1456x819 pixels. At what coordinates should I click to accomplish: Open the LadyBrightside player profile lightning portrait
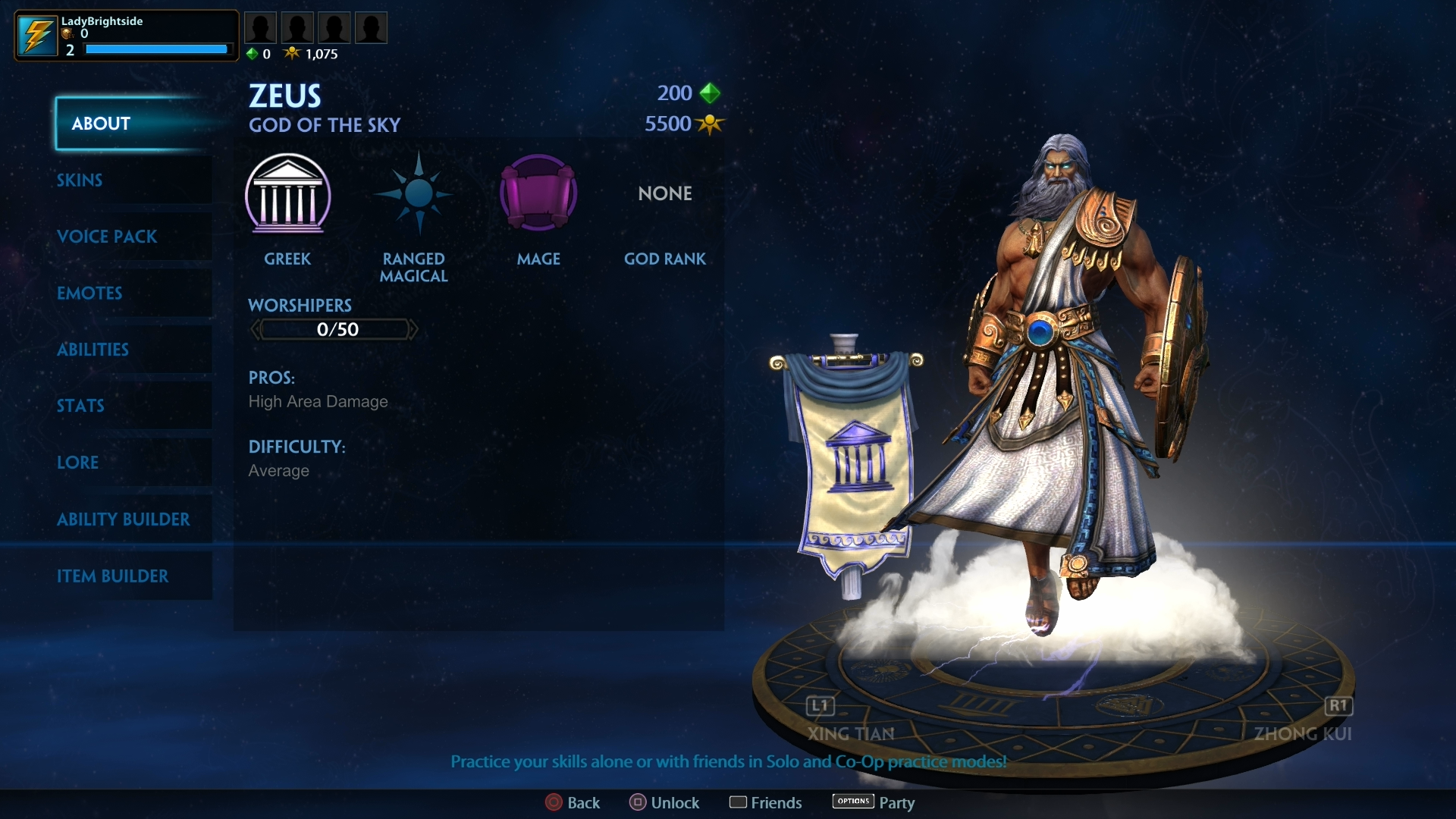36,35
